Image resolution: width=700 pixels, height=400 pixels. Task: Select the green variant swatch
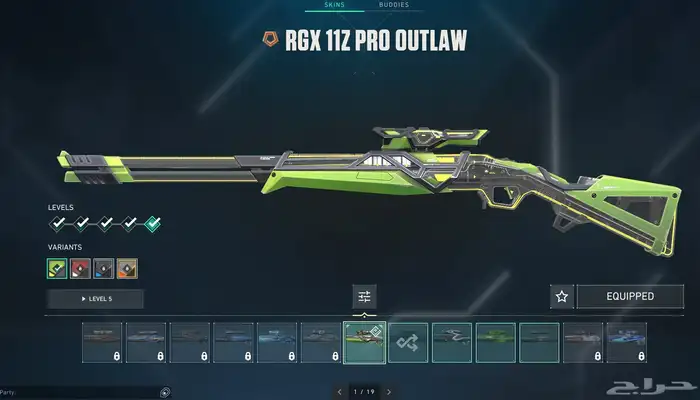[57, 268]
